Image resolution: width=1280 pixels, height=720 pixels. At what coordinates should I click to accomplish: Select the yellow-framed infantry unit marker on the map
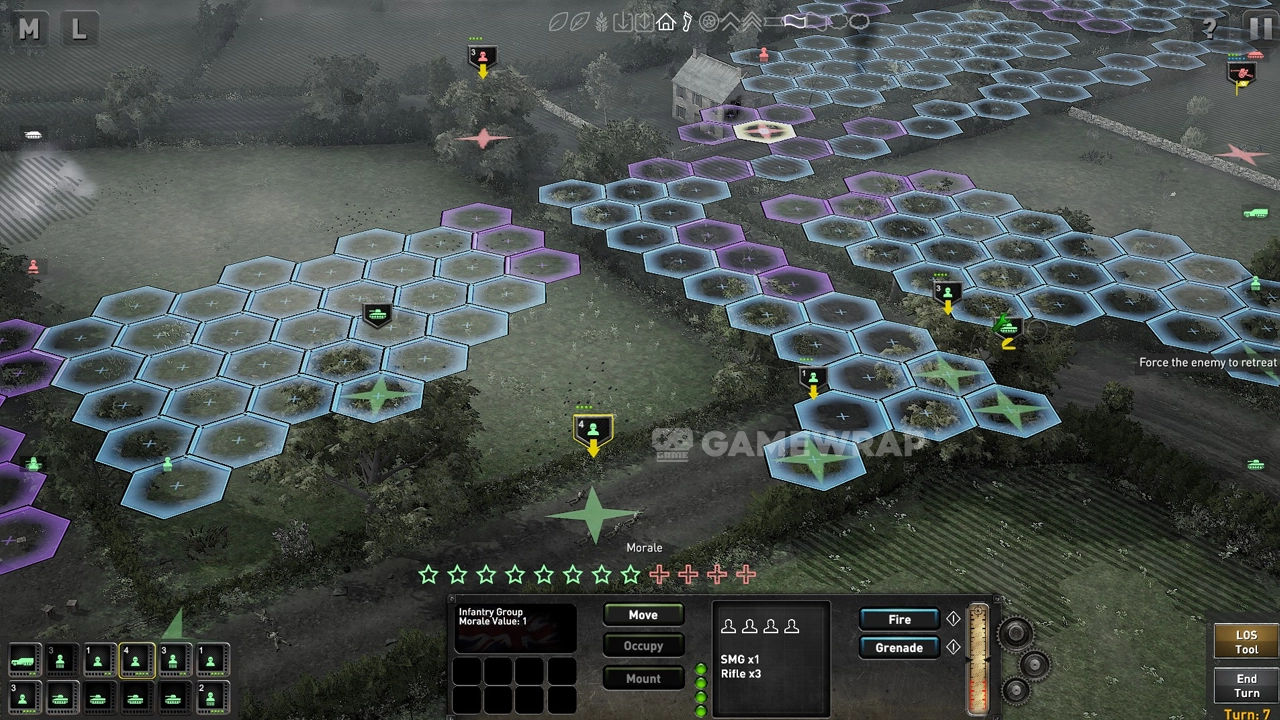593,430
